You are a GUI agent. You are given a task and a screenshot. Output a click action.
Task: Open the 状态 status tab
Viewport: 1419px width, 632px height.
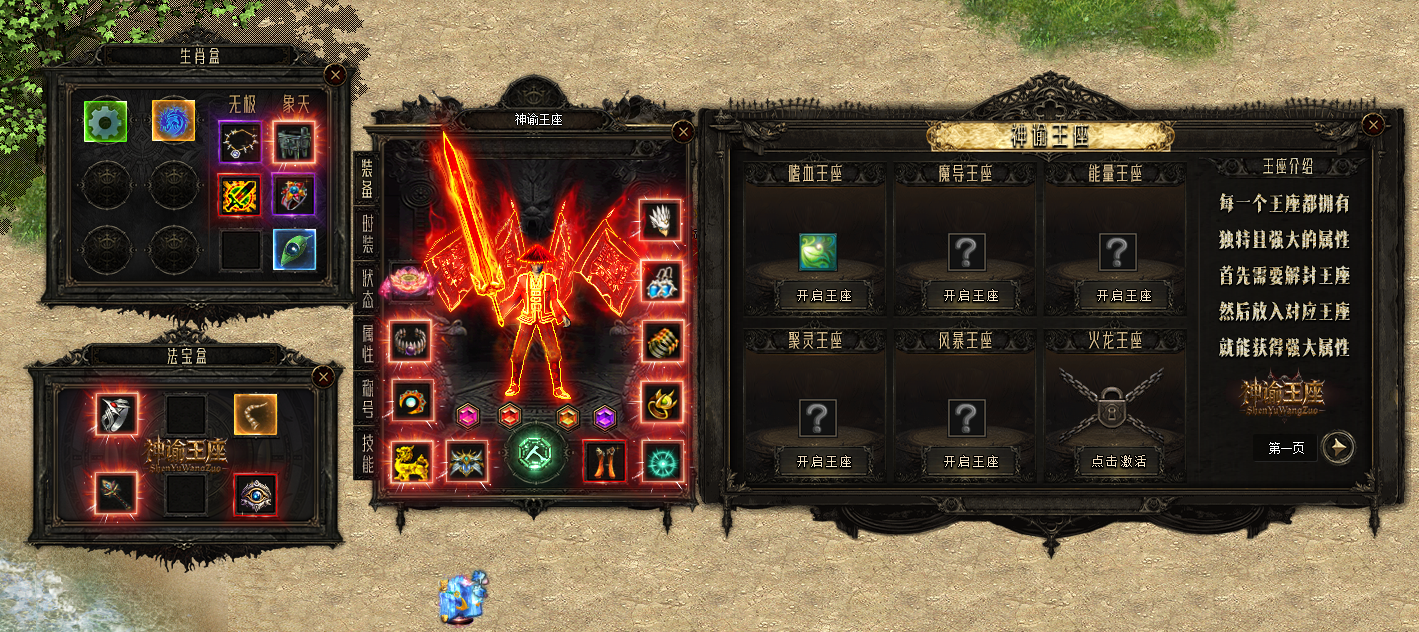pyautogui.click(x=368, y=289)
